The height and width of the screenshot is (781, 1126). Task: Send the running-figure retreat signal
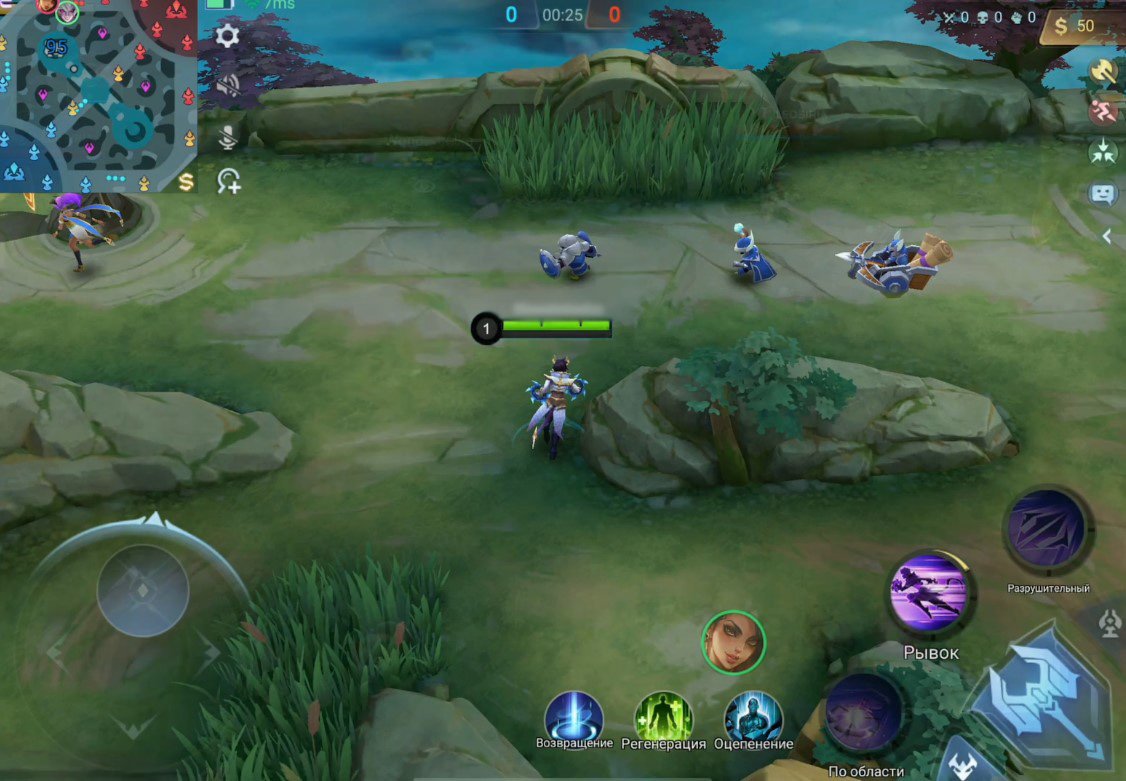(x=1103, y=110)
